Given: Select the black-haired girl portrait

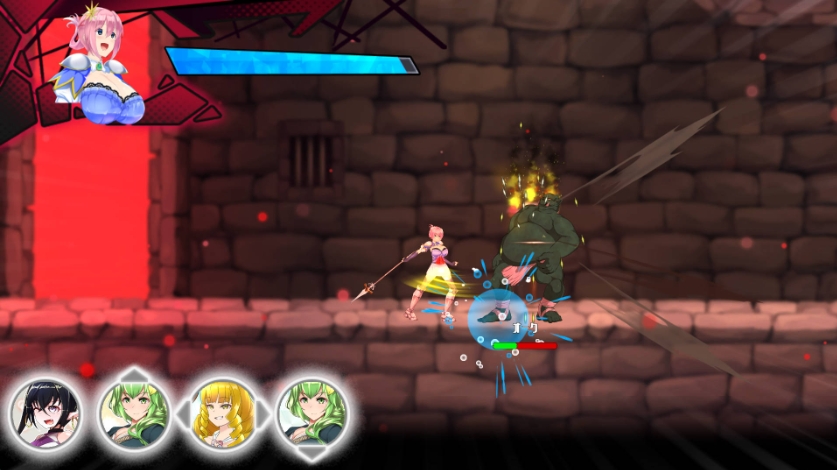Looking at the screenshot, I should click(x=46, y=412).
